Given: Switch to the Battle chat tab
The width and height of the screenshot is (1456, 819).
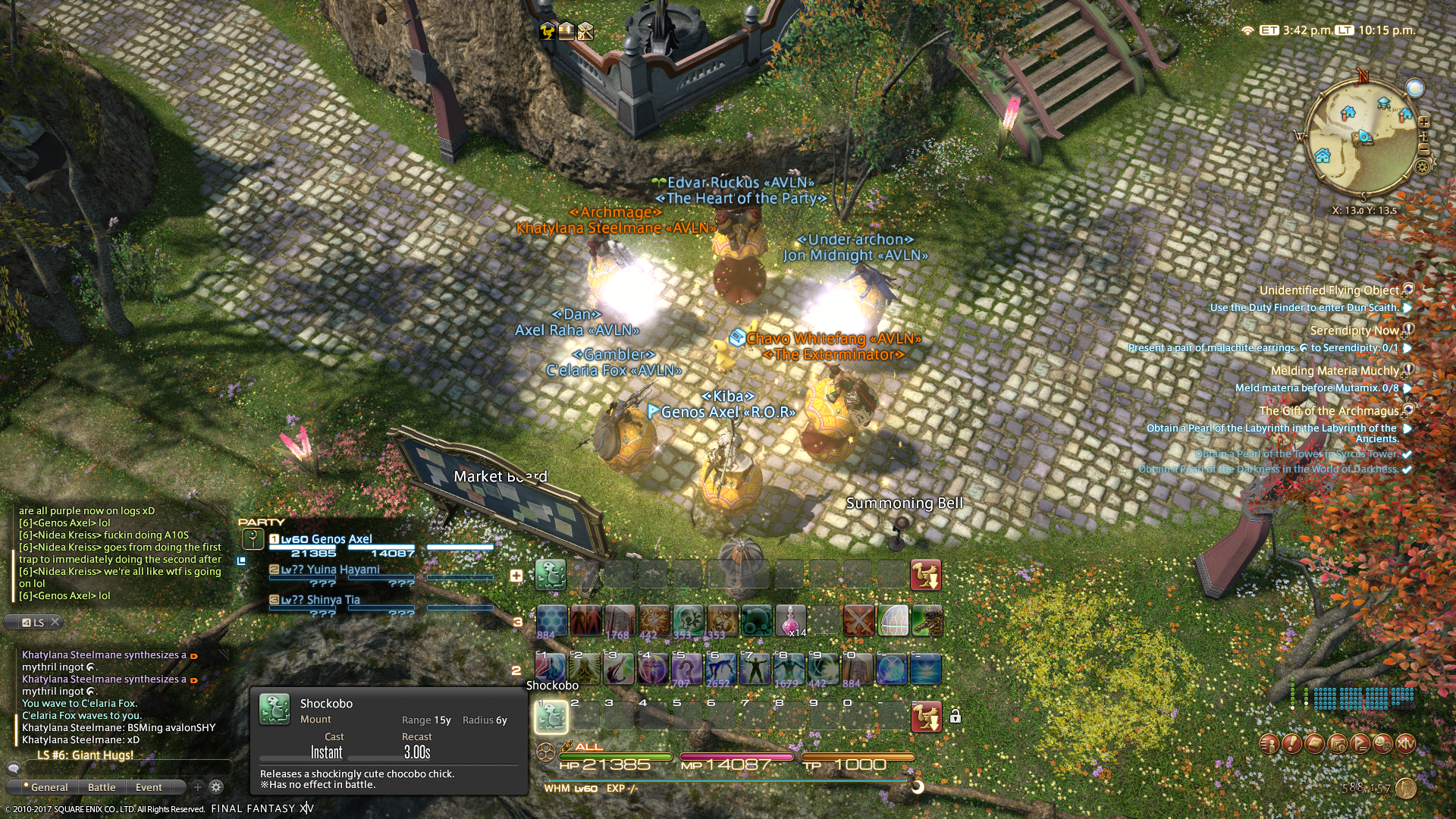Looking at the screenshot, I should [102, 787].
